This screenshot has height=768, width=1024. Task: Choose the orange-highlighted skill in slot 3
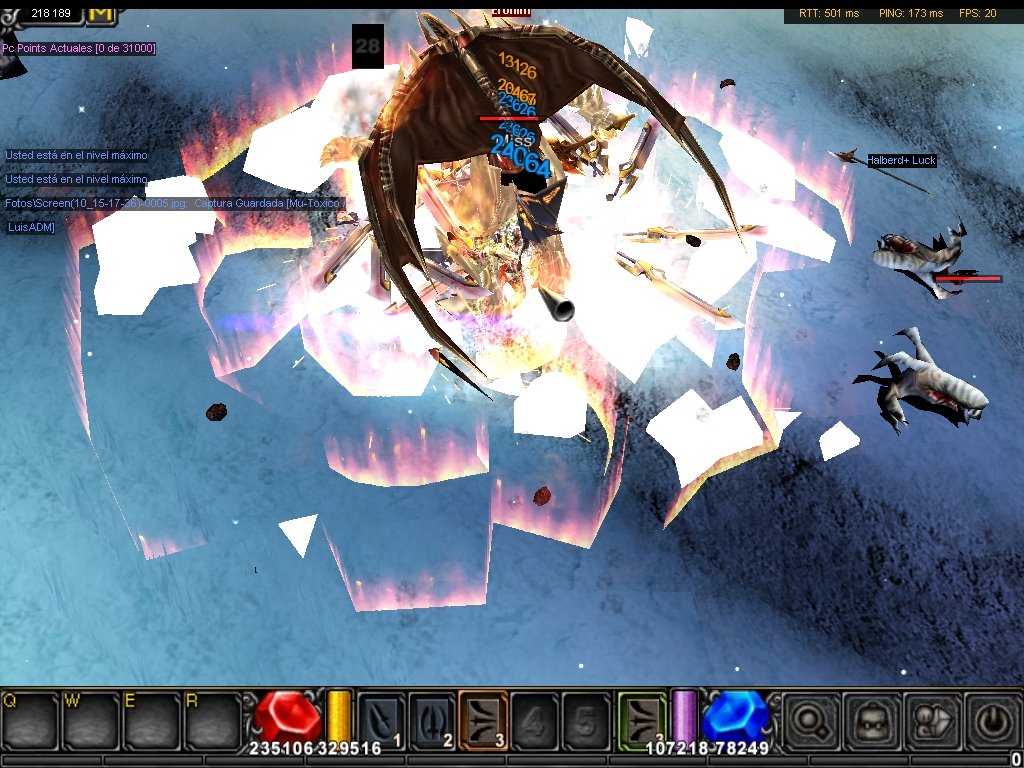483,717
